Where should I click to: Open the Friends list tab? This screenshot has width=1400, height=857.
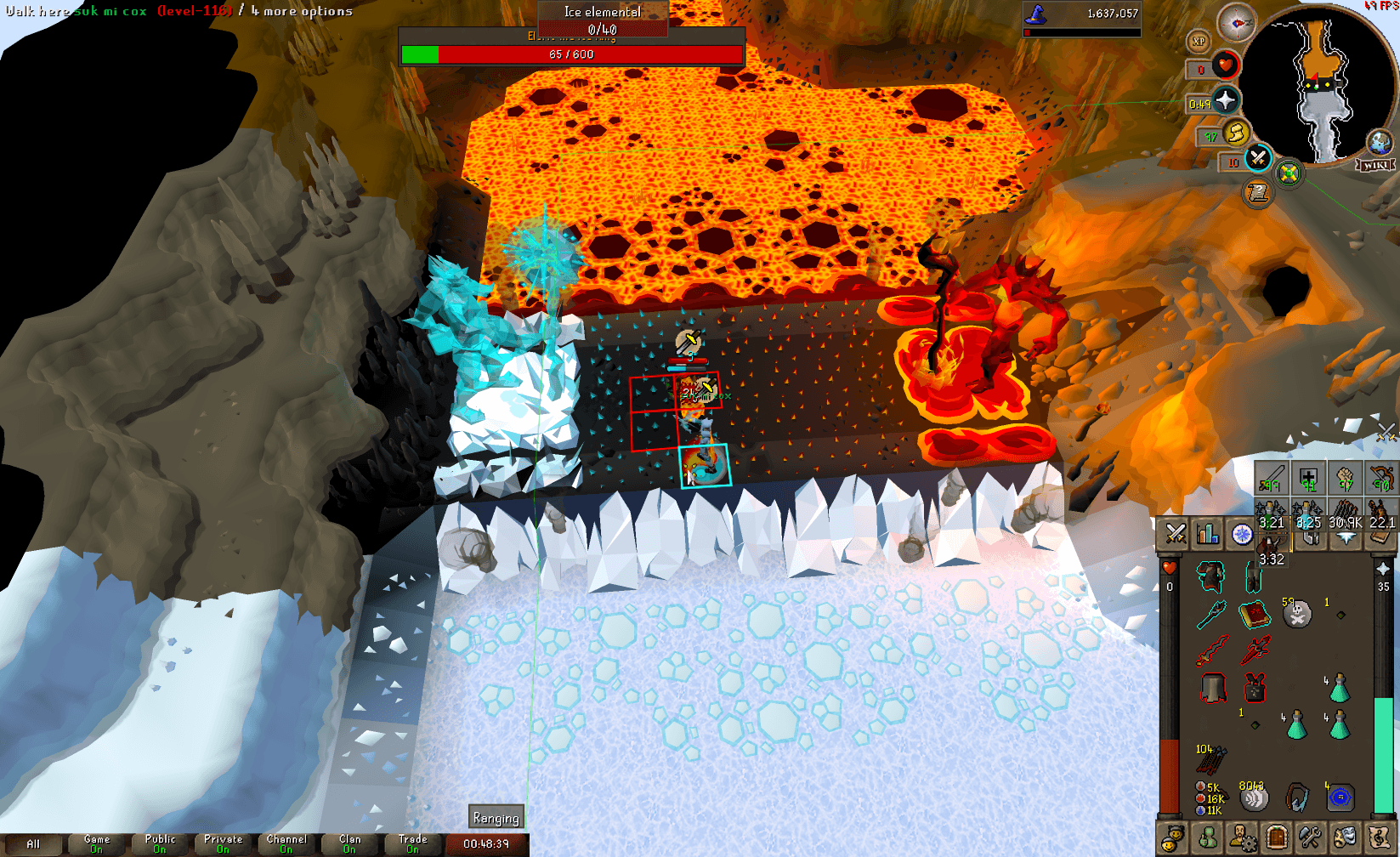coord(1173,837)
